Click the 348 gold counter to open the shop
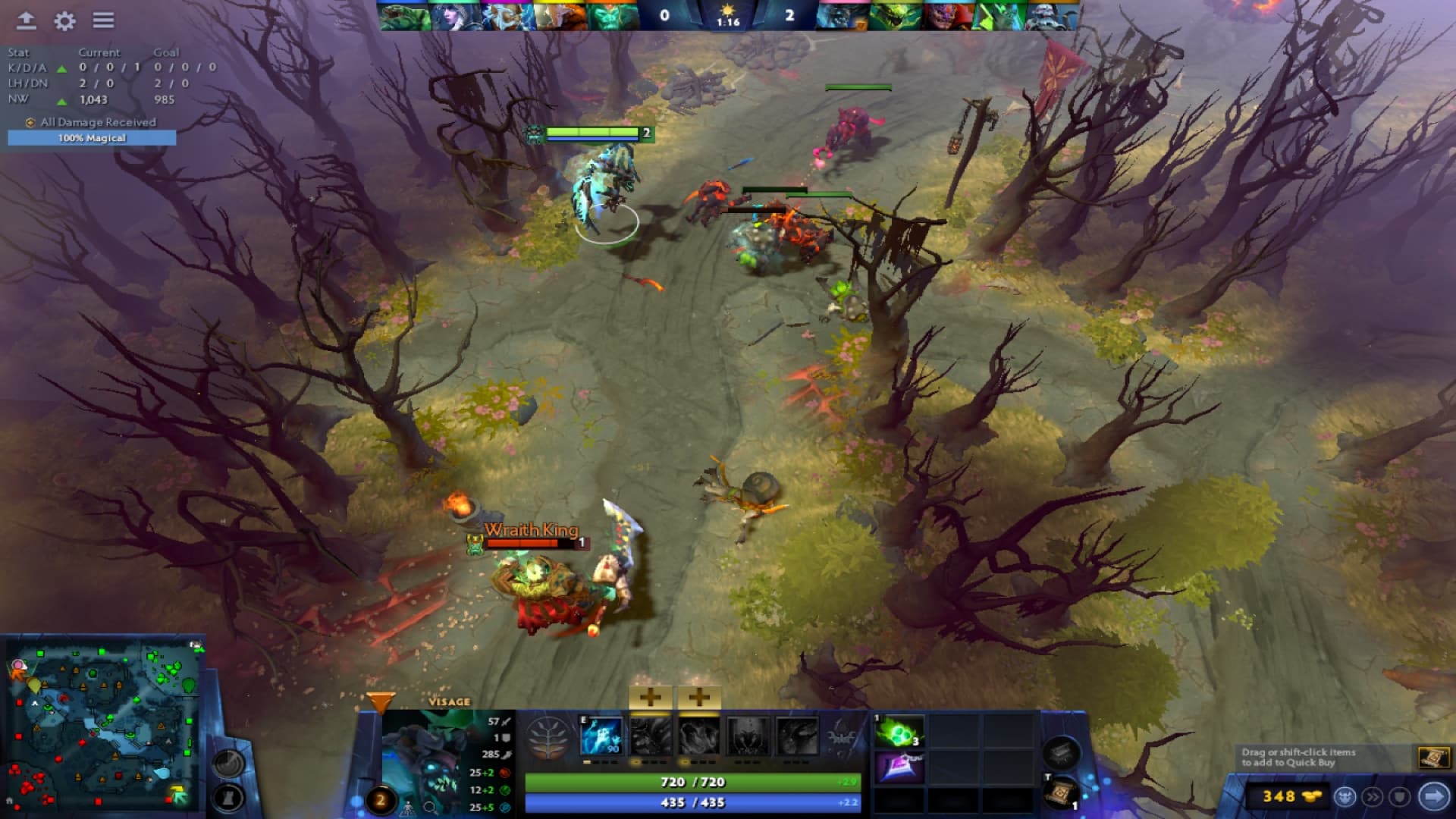 coord(1280,796)
